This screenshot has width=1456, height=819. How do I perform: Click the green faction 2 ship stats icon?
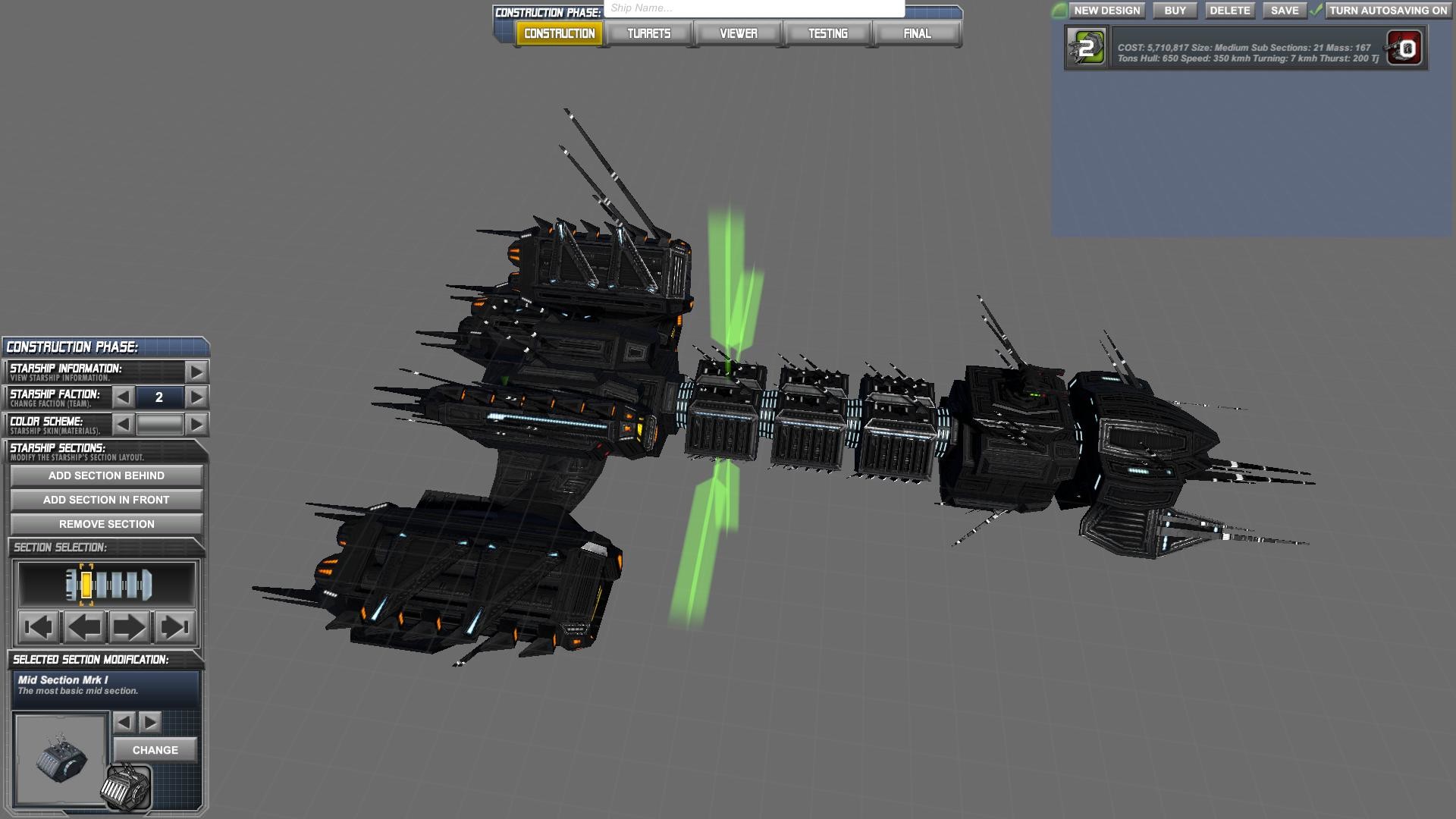1086,47
